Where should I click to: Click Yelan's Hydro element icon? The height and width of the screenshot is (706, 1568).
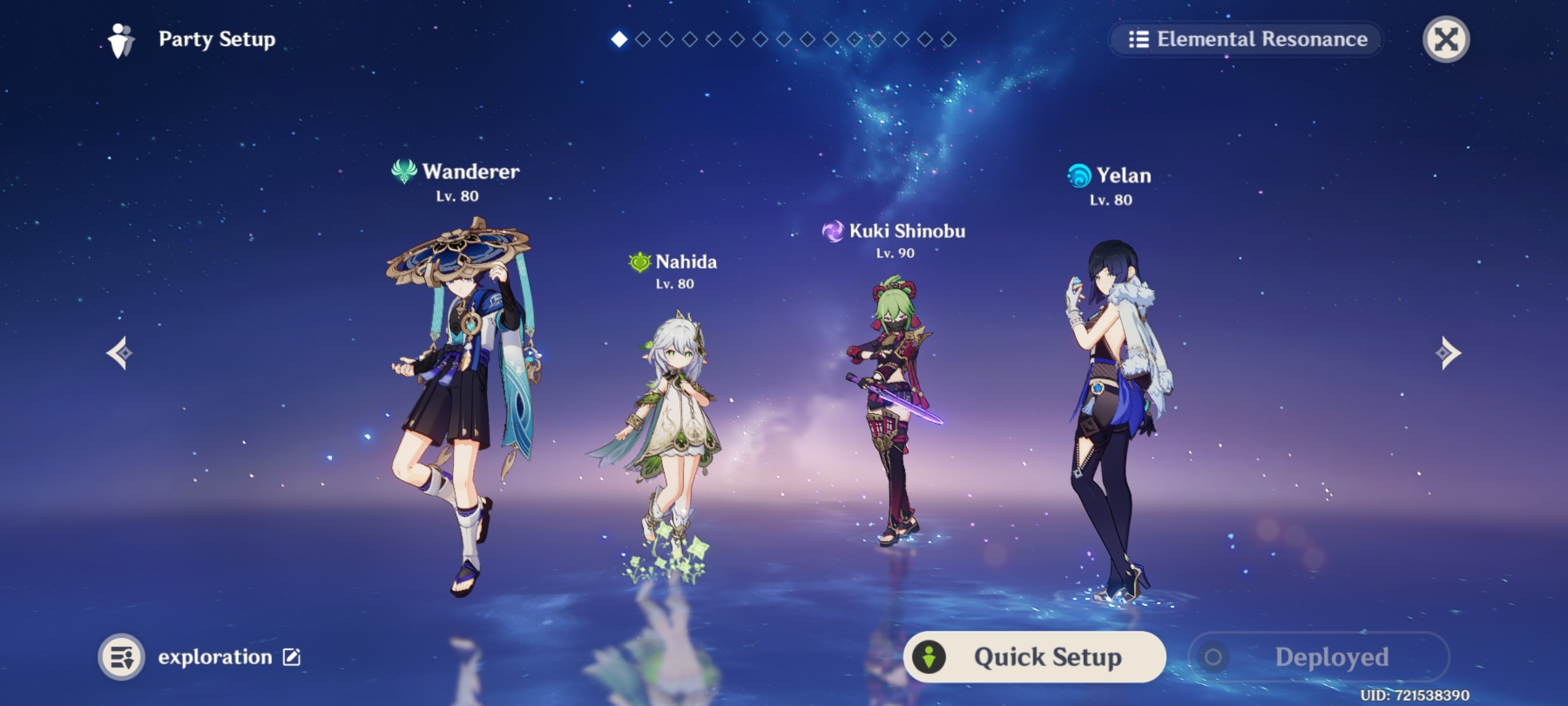click(1079, 175)
